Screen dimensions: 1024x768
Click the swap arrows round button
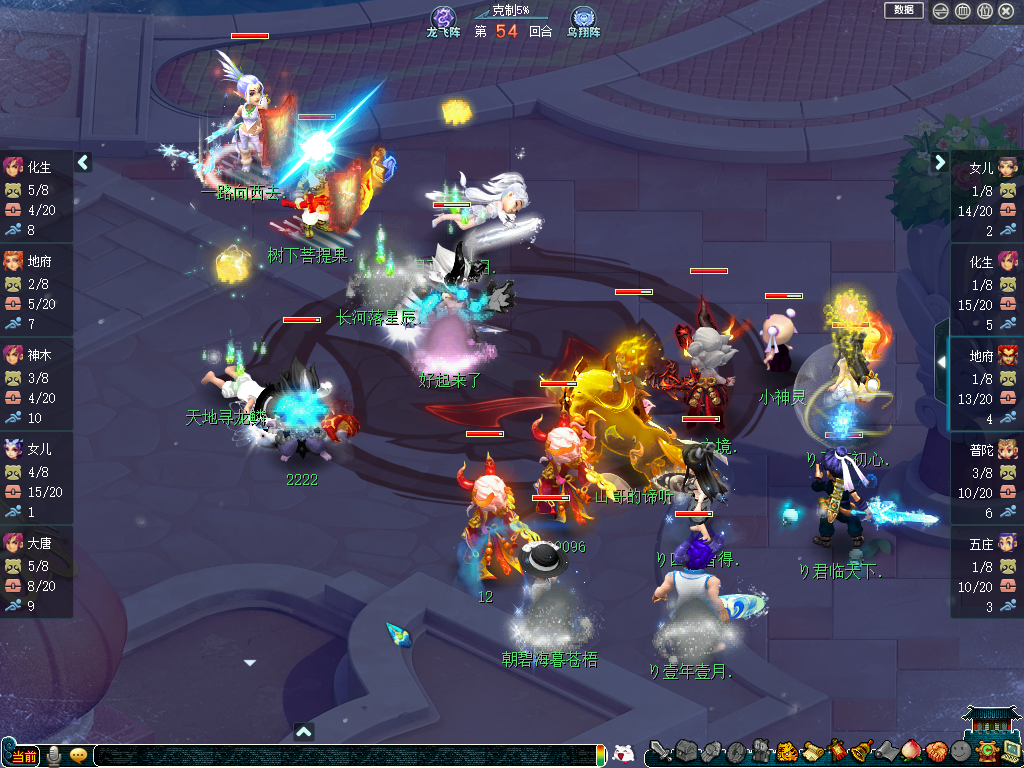pyautogui.click(x=941, y=11)
